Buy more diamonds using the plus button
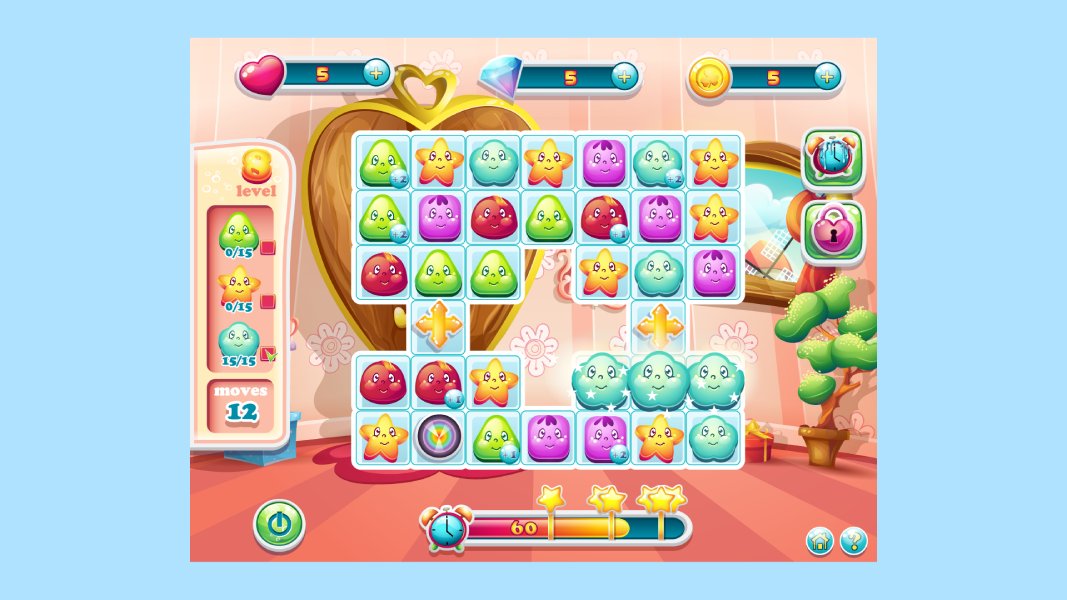 (624, 76)
